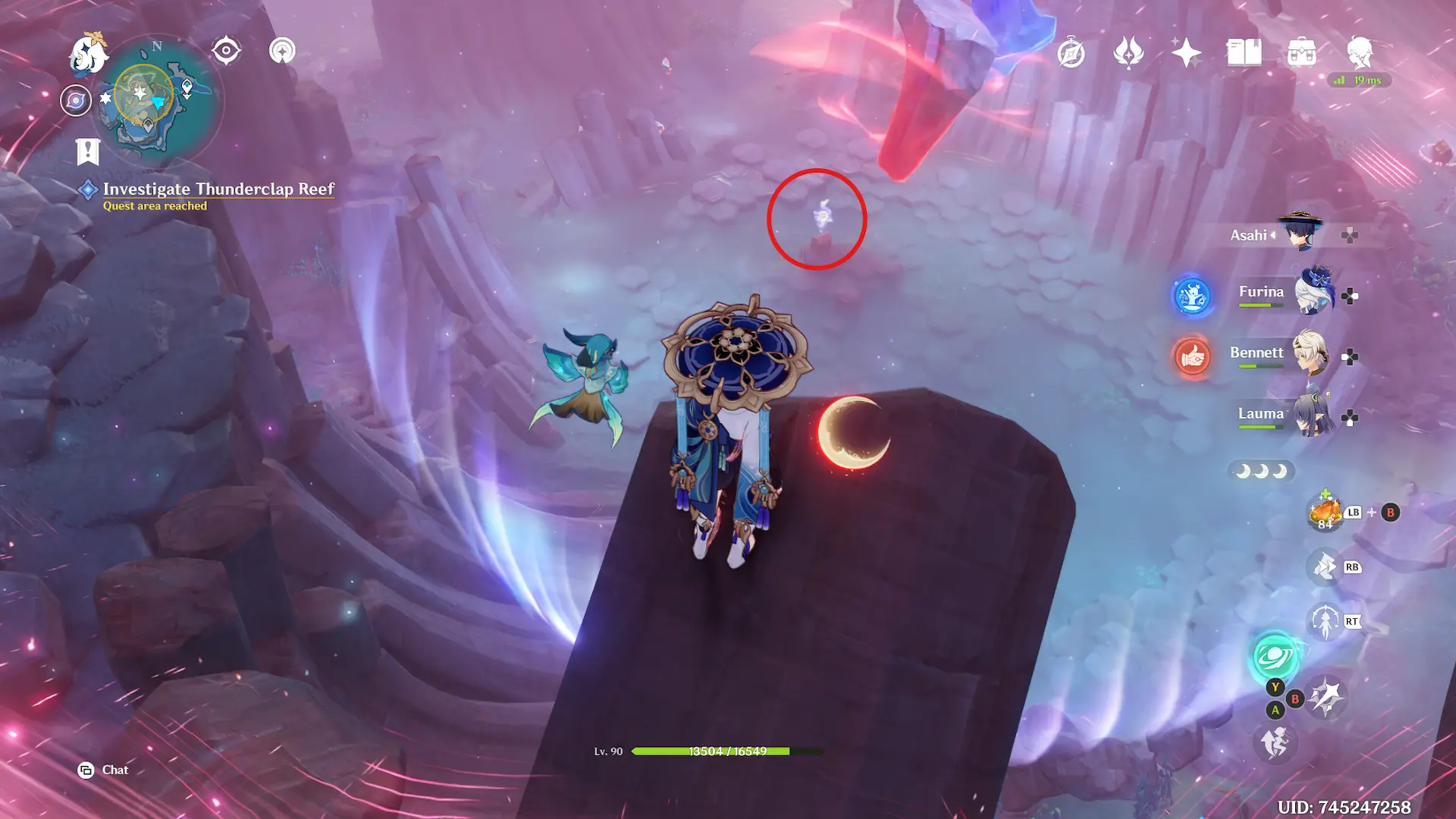Trigger Furina's blue elemental burst icon

pyautogui.click(x=1192, y=295)
